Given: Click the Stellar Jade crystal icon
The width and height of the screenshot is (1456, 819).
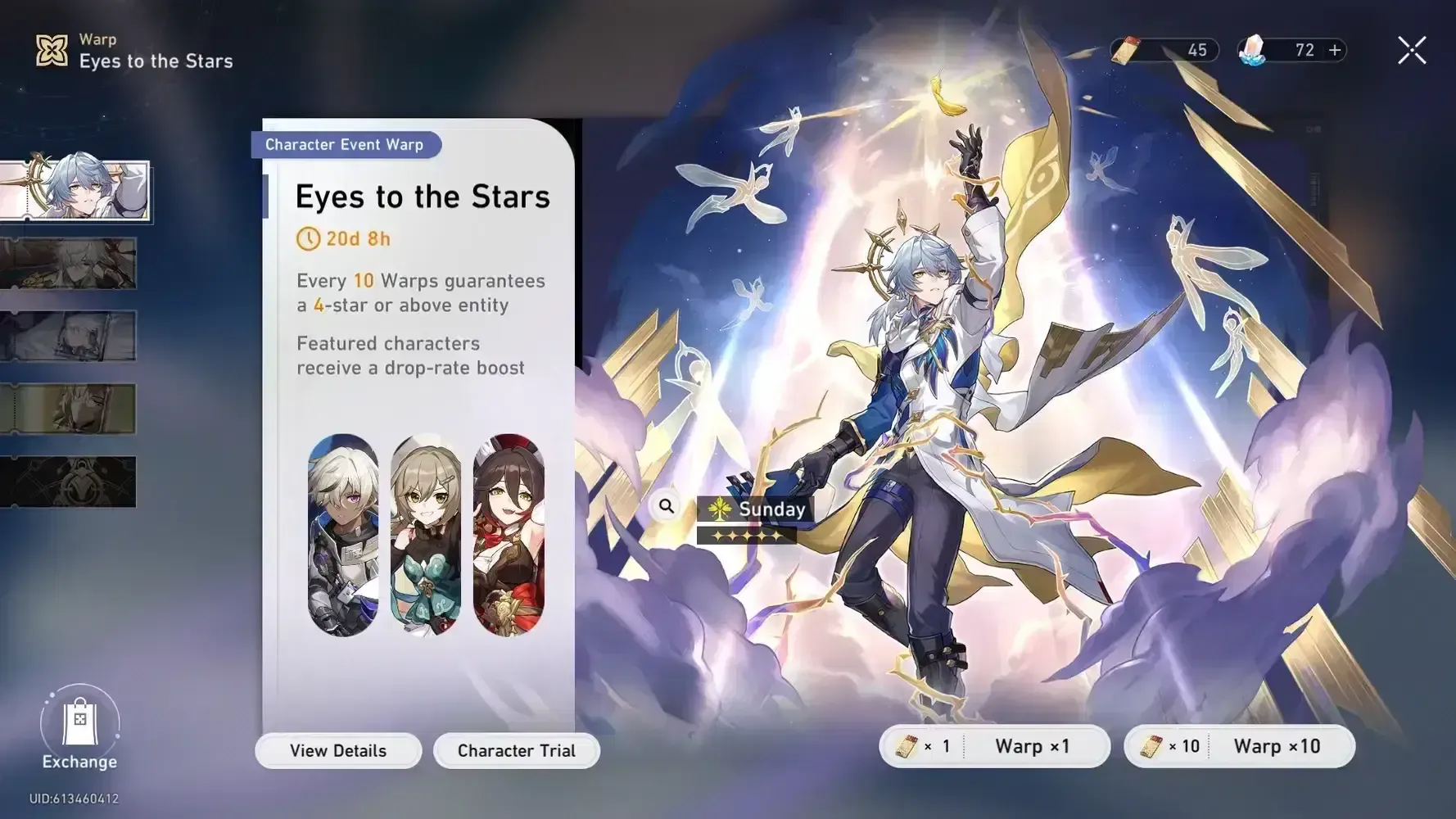Looking at the screenshot, I should [1253, 50].
